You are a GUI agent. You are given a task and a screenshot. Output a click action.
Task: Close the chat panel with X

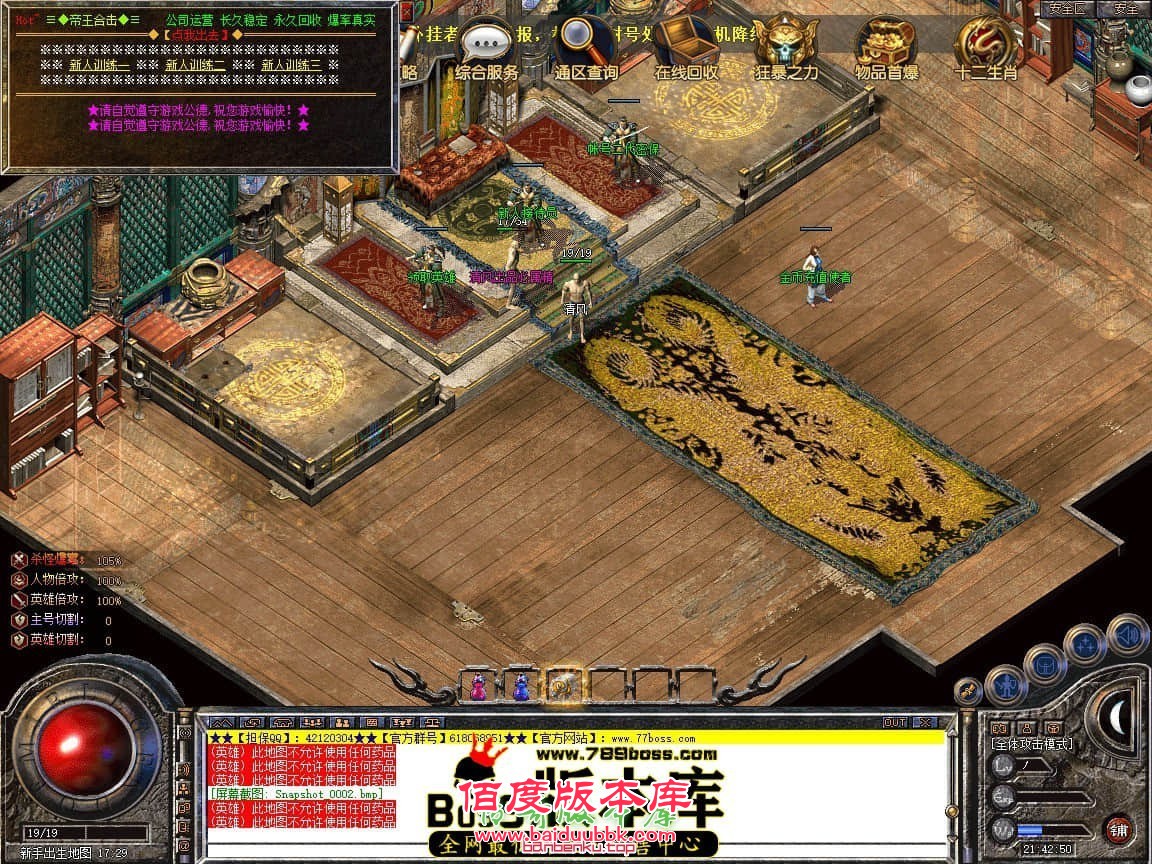pyautogui.click(x=924, y=722)
